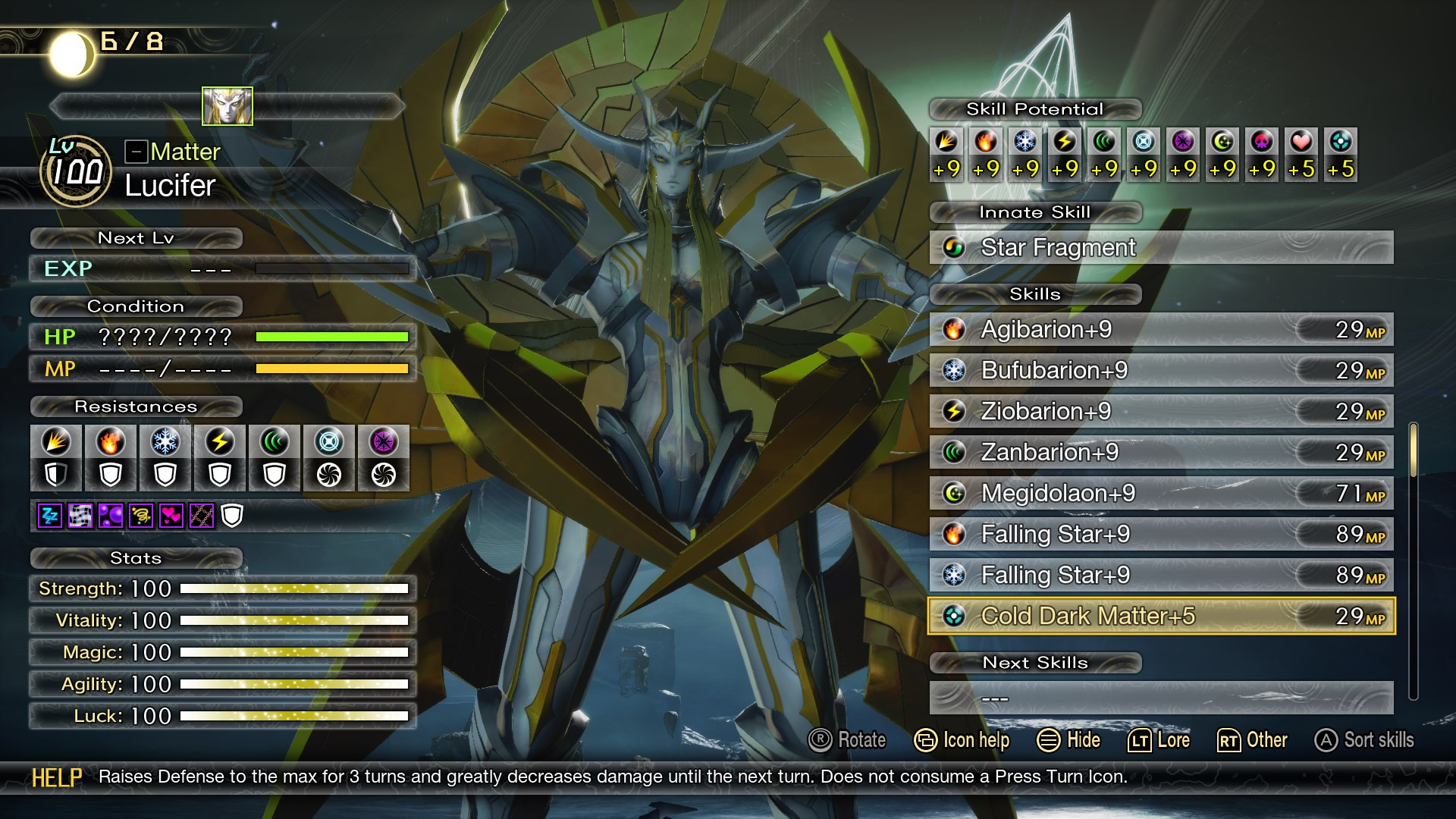The image size is (1456, 819).
Task: Toggle Icon help display
Action: [962, 740]
